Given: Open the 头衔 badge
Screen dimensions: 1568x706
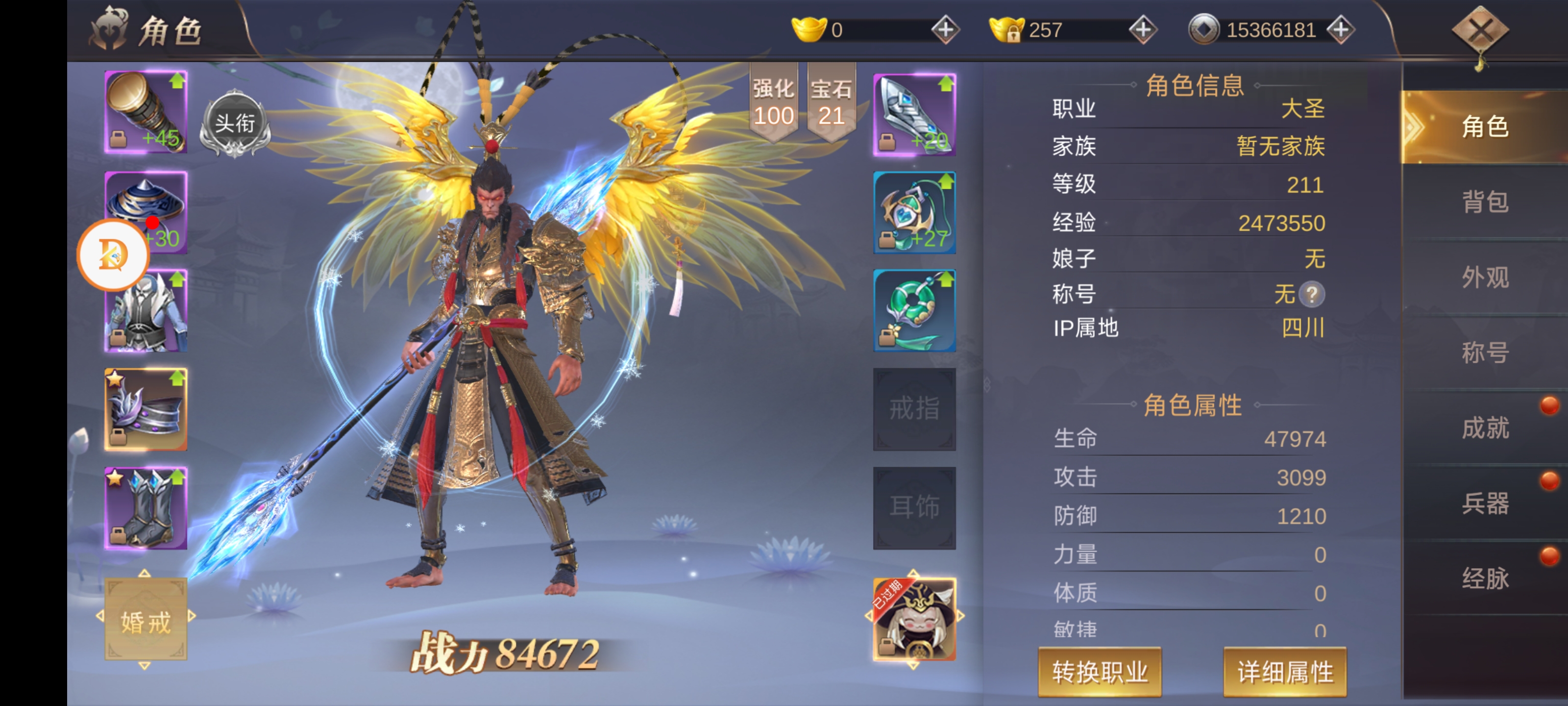Looking at the screenshot, I should (x=235, y=124).
